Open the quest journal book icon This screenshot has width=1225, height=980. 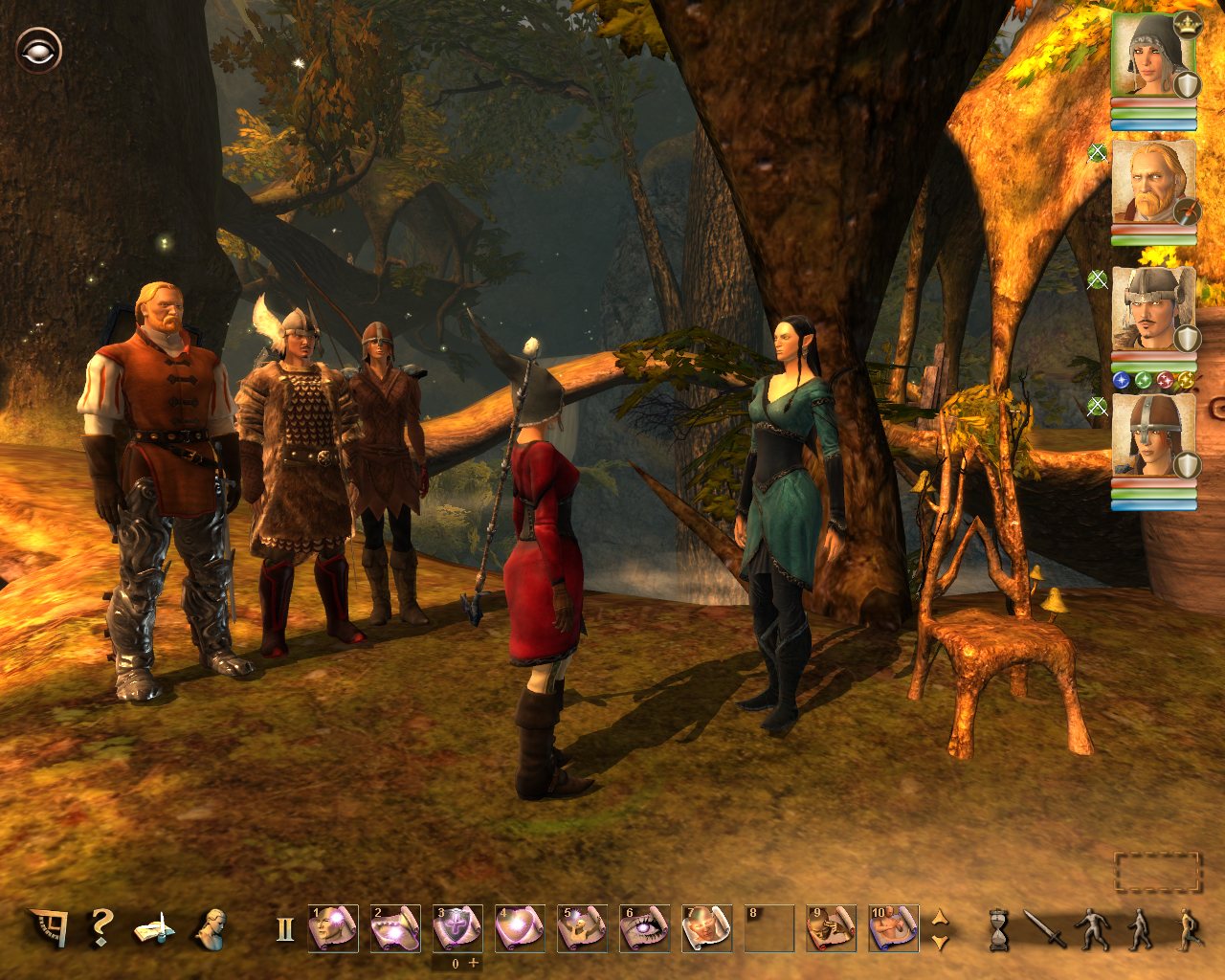tap(153, 928)
